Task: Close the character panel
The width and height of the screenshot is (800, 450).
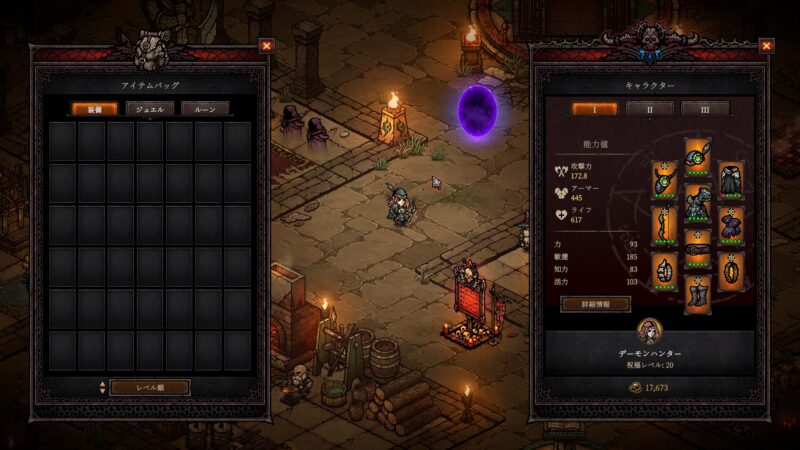Action: pos(766,45)
